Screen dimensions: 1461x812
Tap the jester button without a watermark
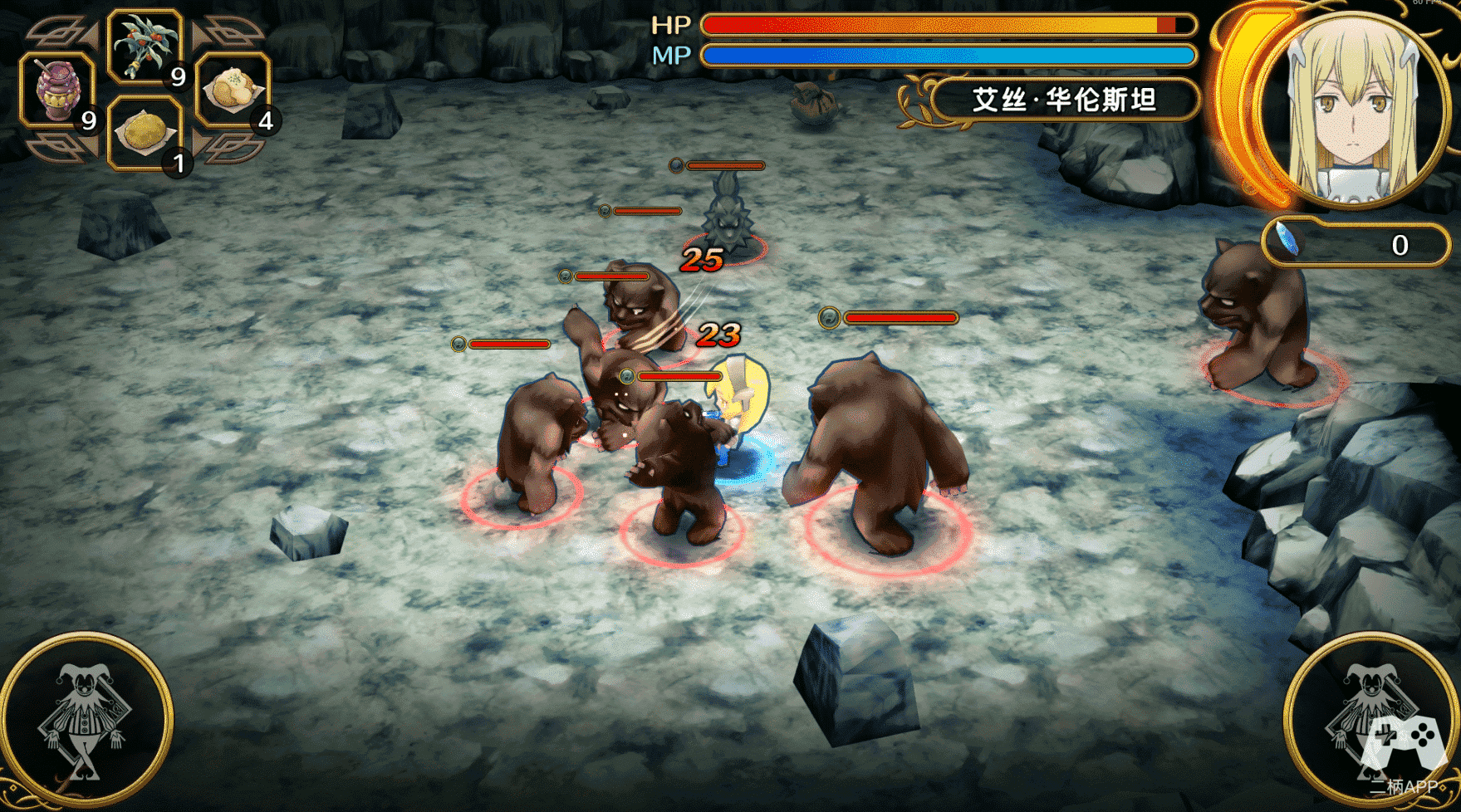84,722
